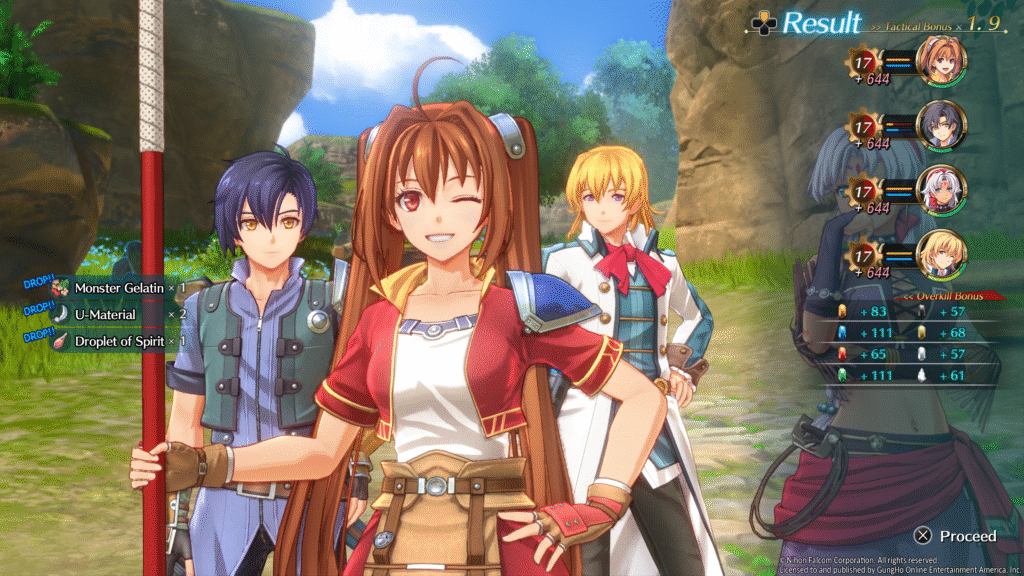Choose the dark-haired boy's party portrait
The width and height of the screenshot is (1024, 576).
[939, 125]
